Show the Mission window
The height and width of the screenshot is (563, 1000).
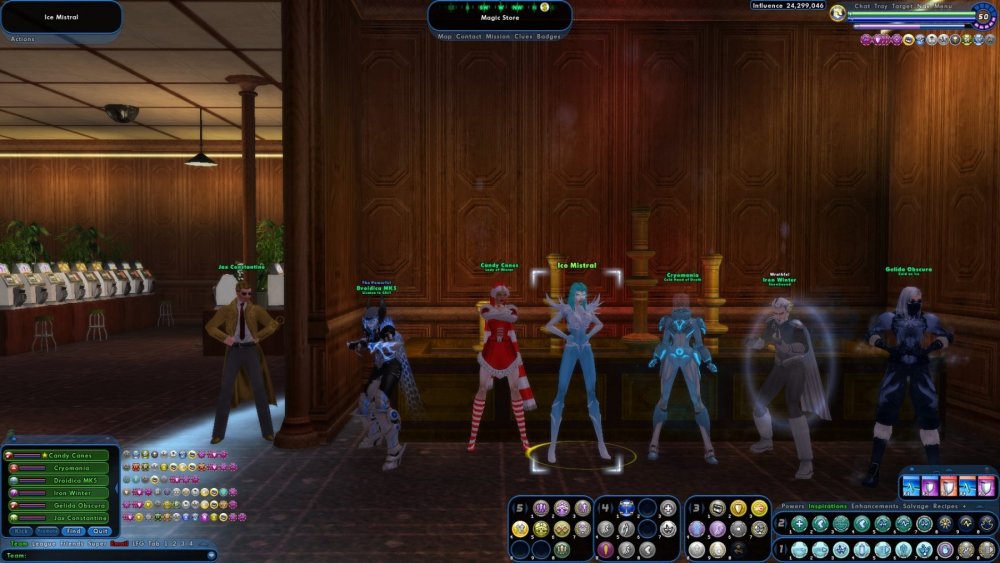497,36
